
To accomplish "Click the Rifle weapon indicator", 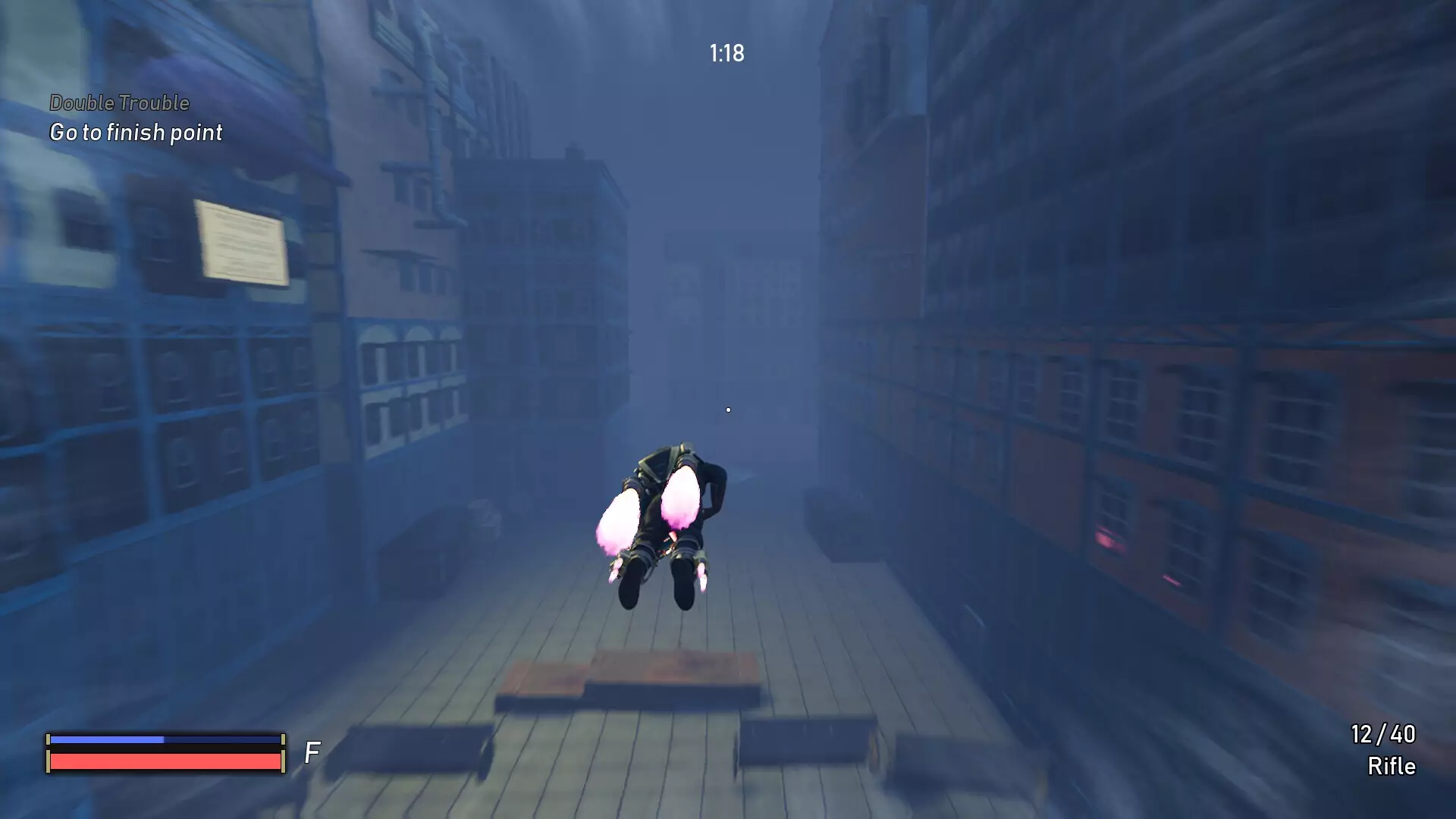I will (x=1393, y=767).
